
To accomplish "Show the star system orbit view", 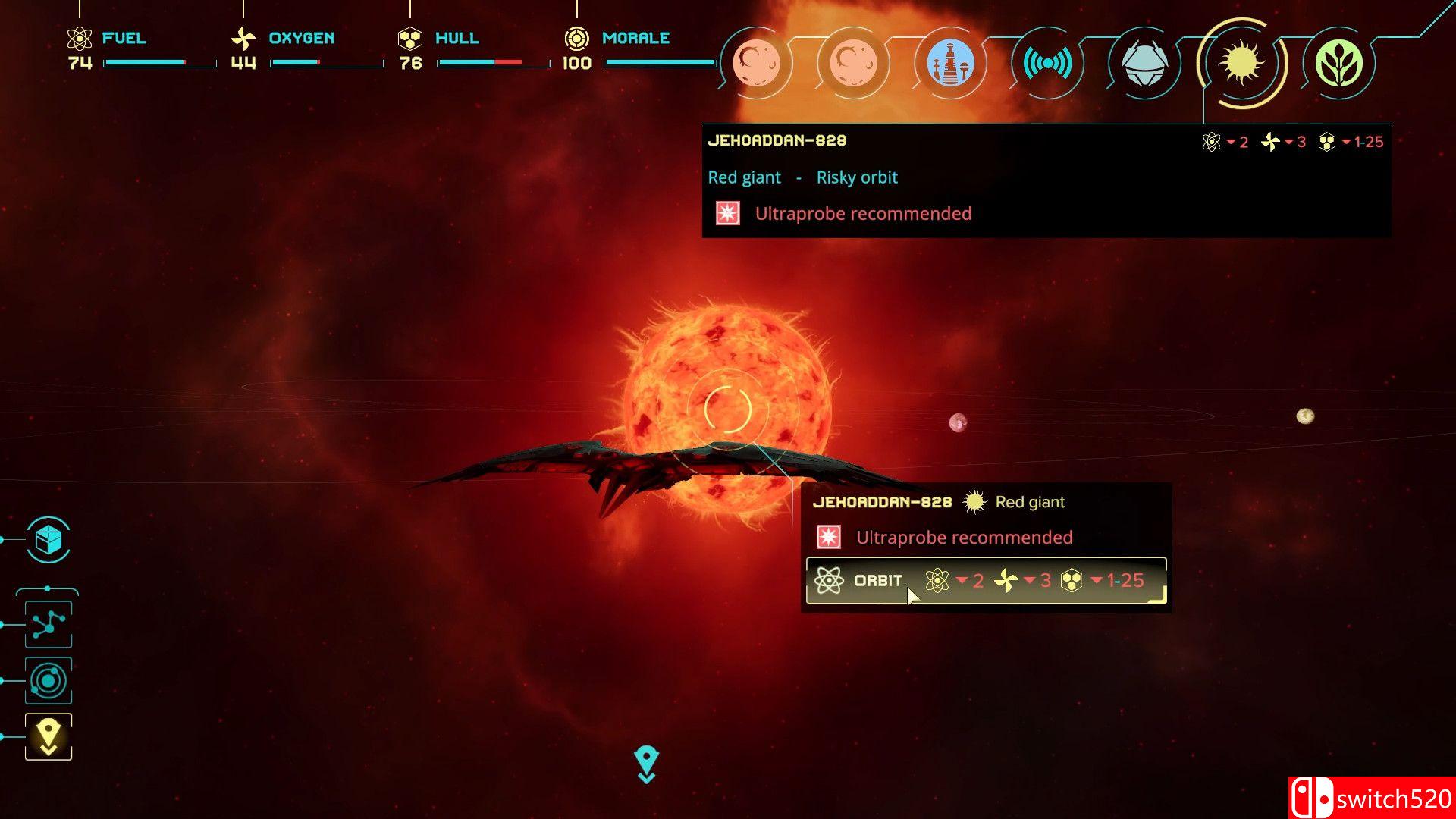I will pyautogui.click(x=49, y=680).
